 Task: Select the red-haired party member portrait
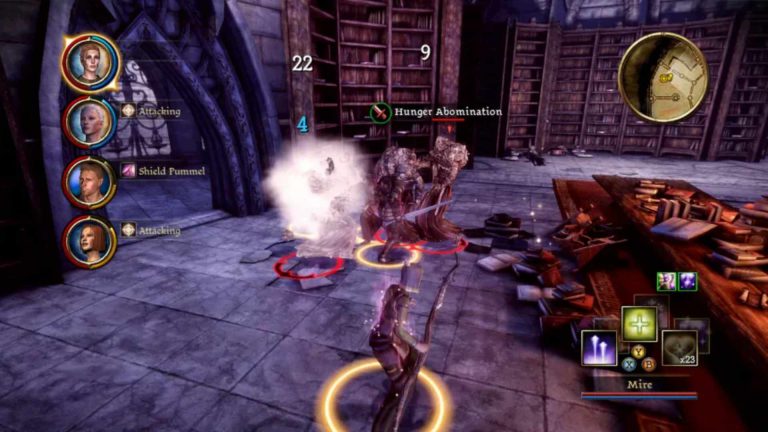(x=89, y=241)
